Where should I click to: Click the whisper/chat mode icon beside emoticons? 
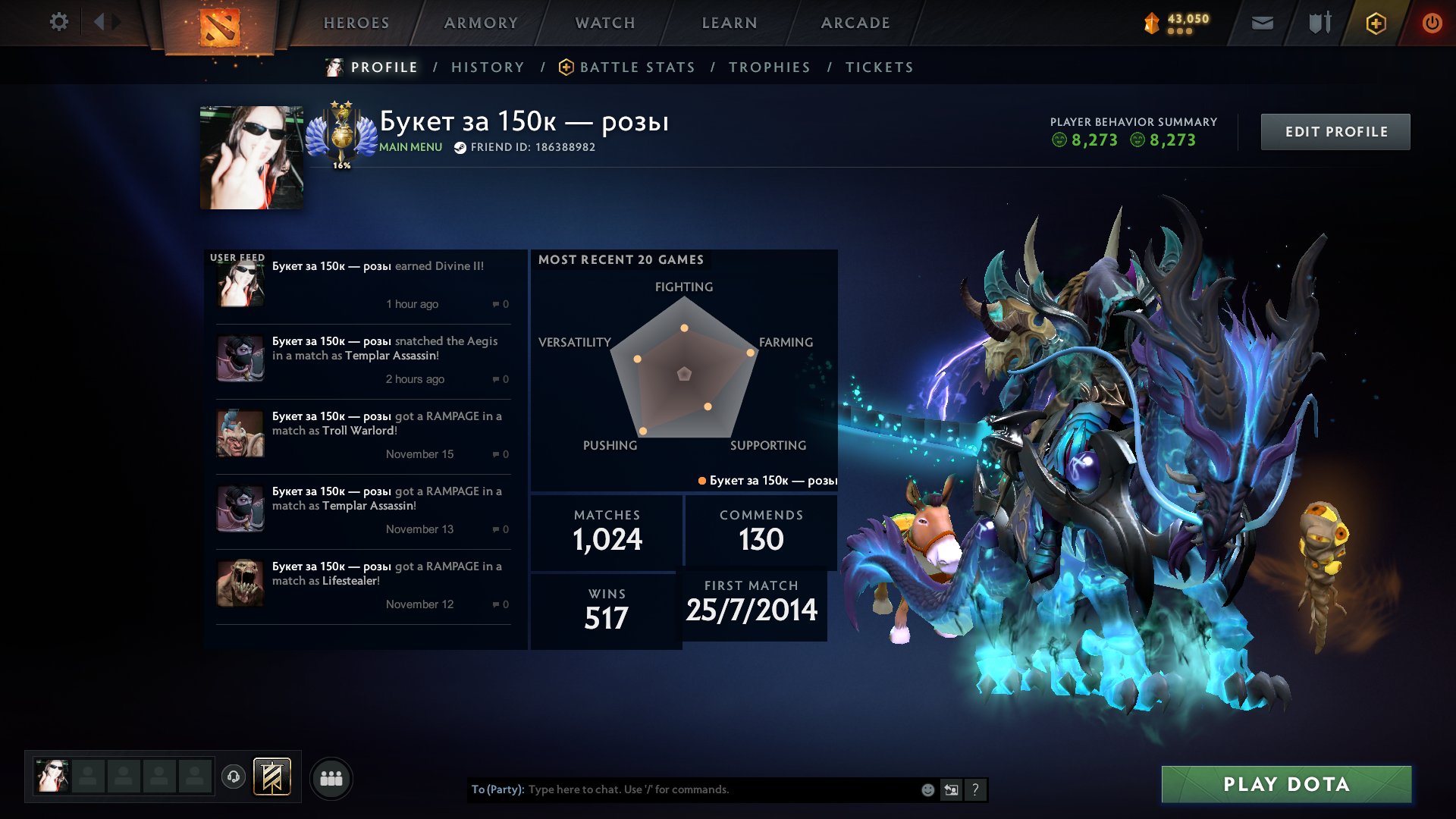coord(950,789)
